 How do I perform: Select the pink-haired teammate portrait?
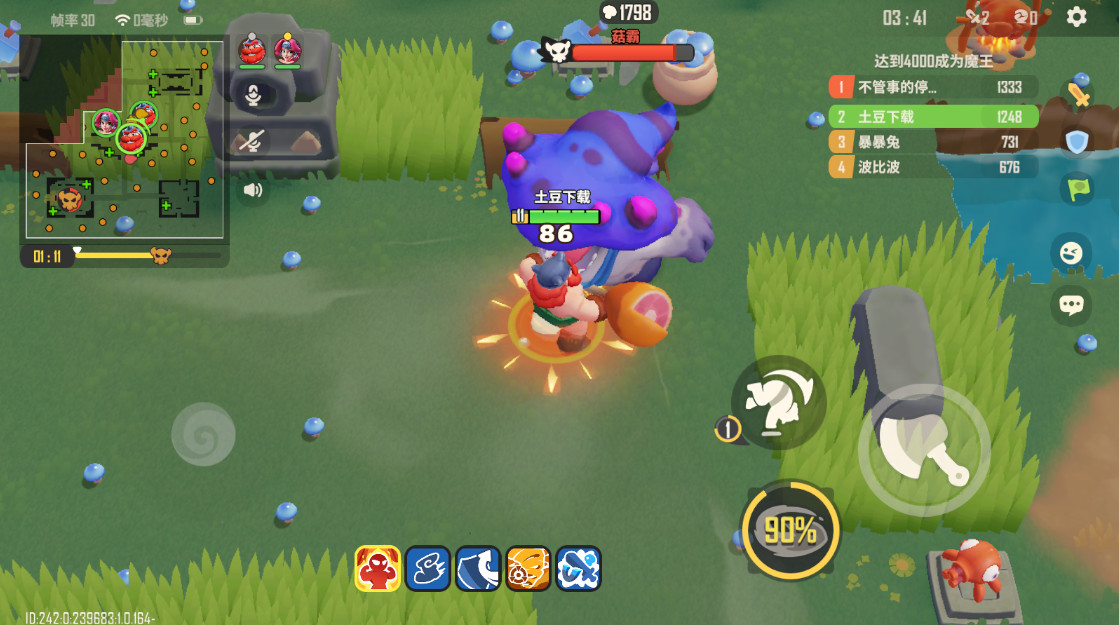[288, 50]
